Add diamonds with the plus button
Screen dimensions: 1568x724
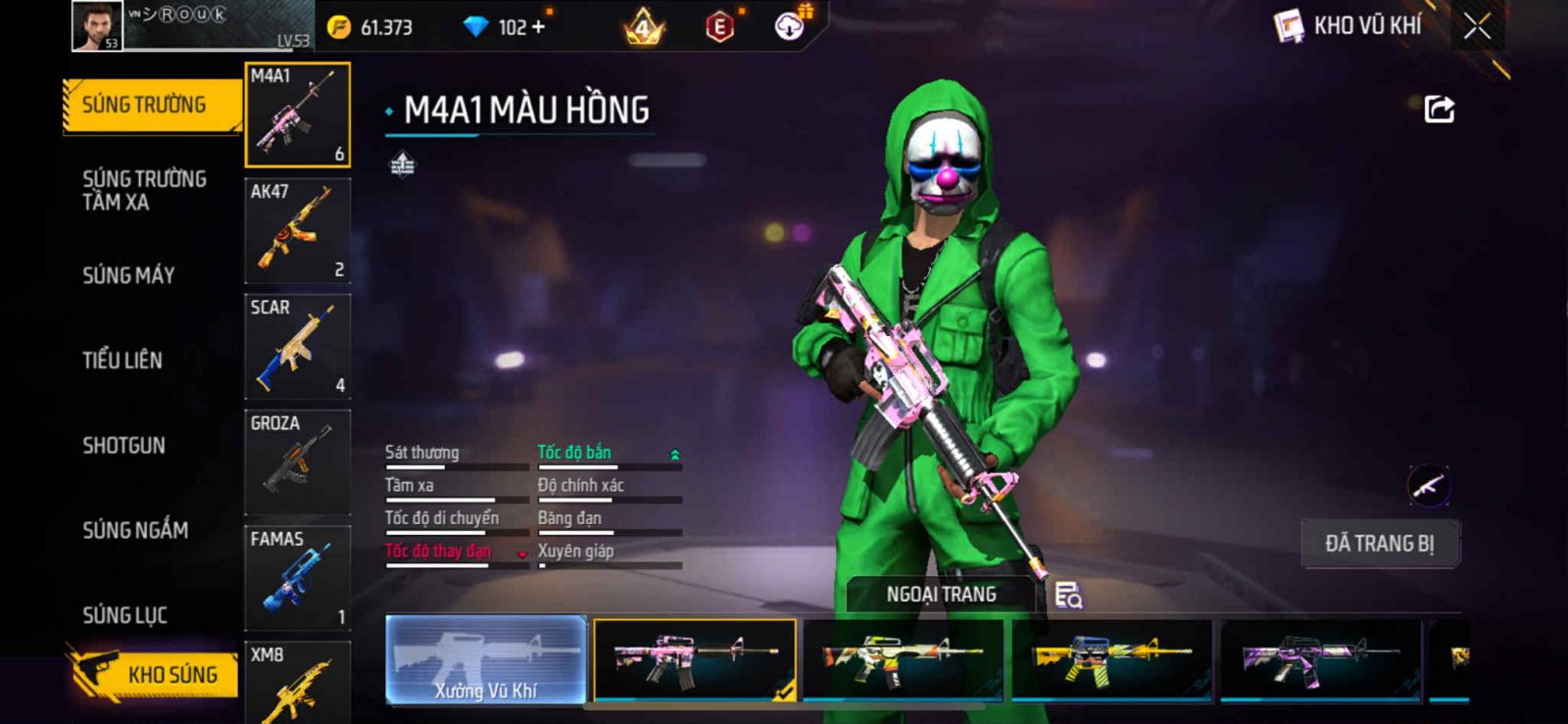tap(538, 27)
